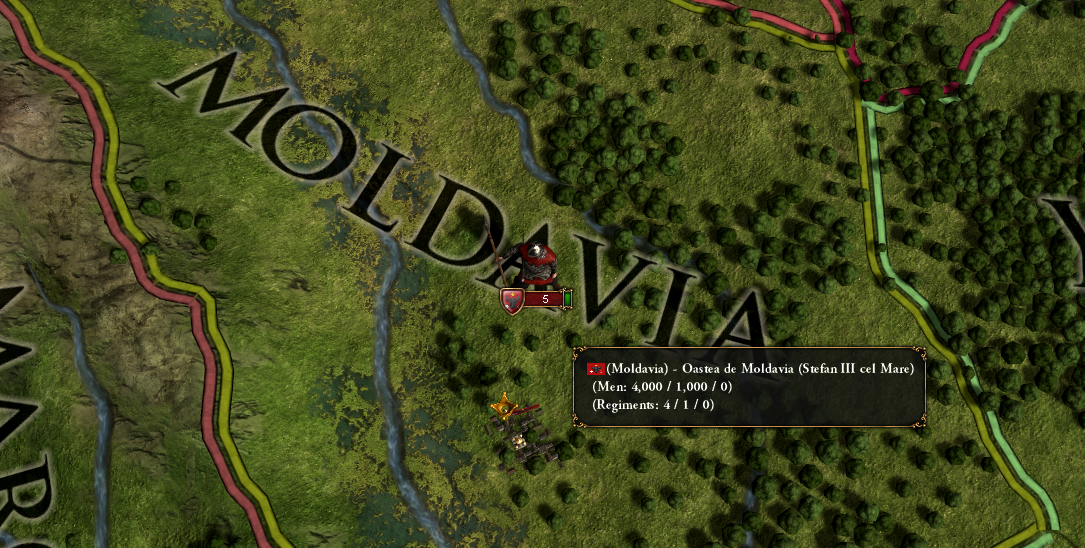The height and width of the screenshot is (548, 1085).
Task: Select the Moldavian army's 5-regiment counter badge
Action: coord(540,299)
